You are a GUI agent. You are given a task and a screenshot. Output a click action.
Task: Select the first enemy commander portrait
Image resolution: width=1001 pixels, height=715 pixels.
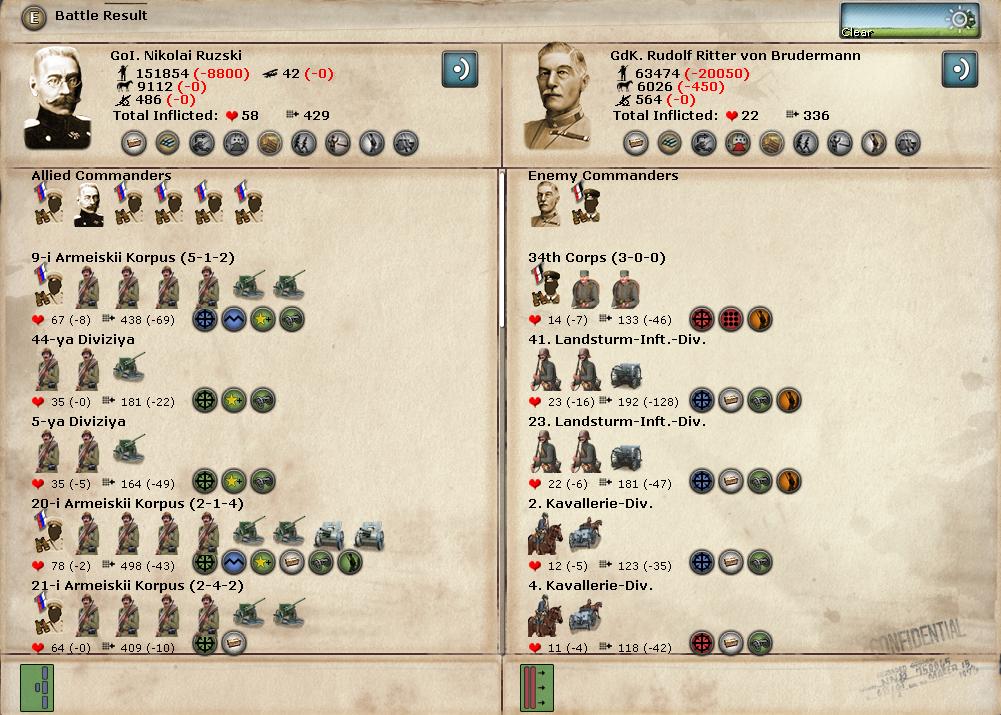(546, 206)
